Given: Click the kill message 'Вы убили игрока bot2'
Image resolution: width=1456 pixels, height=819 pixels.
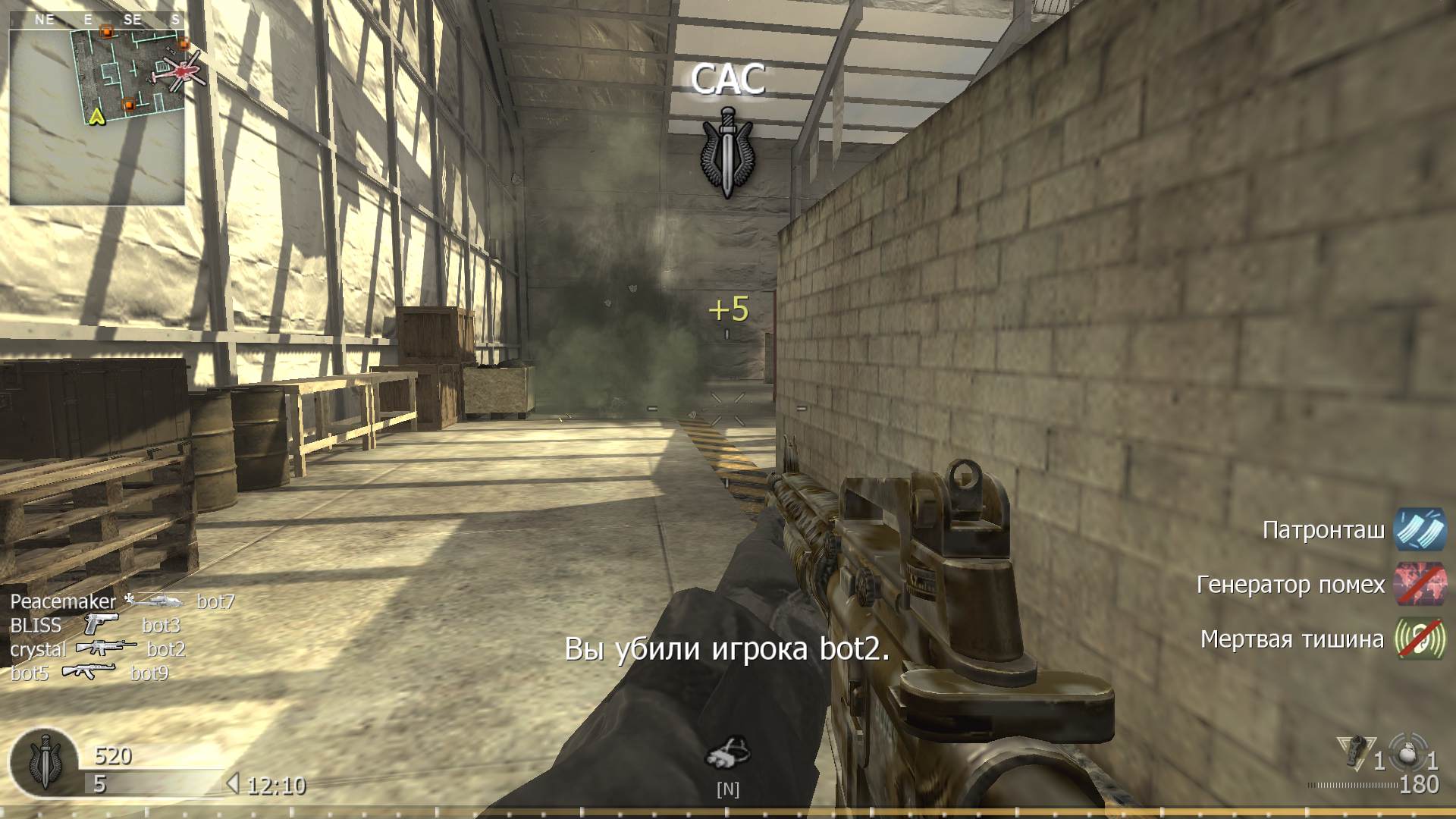Looking at the screenshot, I should coord(726,650).
